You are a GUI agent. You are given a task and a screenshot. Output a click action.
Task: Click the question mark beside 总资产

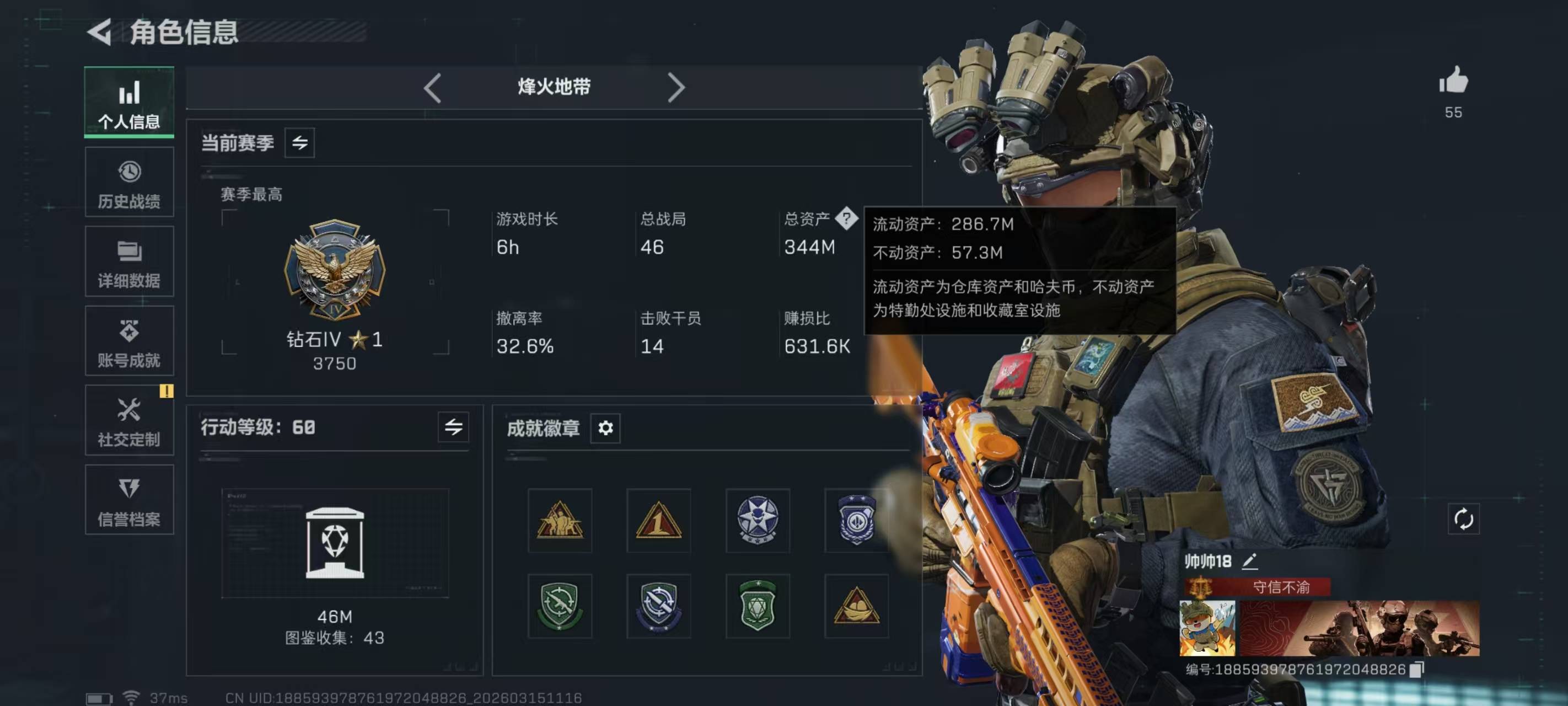tap(846, 217)
